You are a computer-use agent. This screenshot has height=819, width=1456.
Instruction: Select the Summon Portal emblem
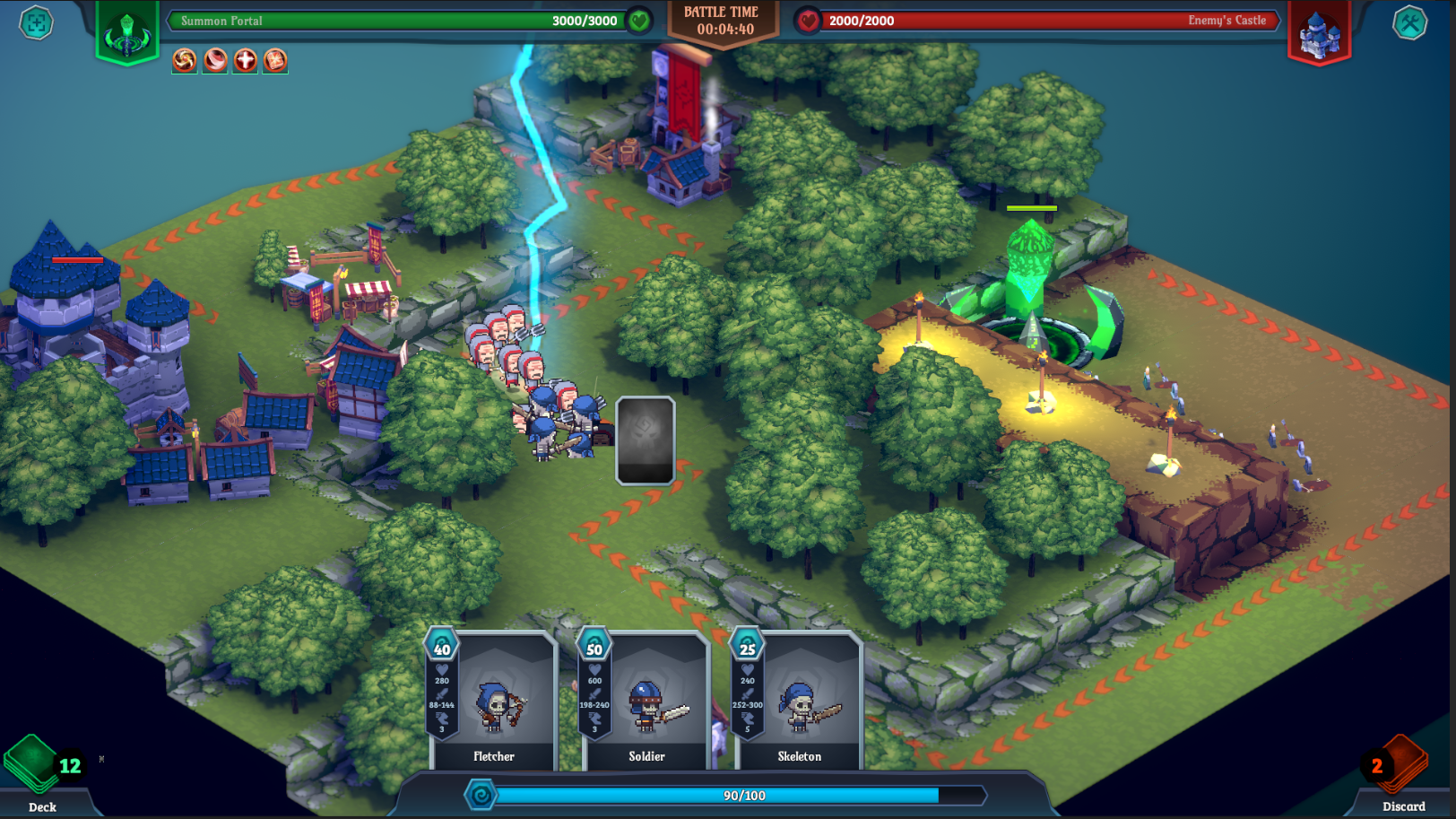coord(127,33)
